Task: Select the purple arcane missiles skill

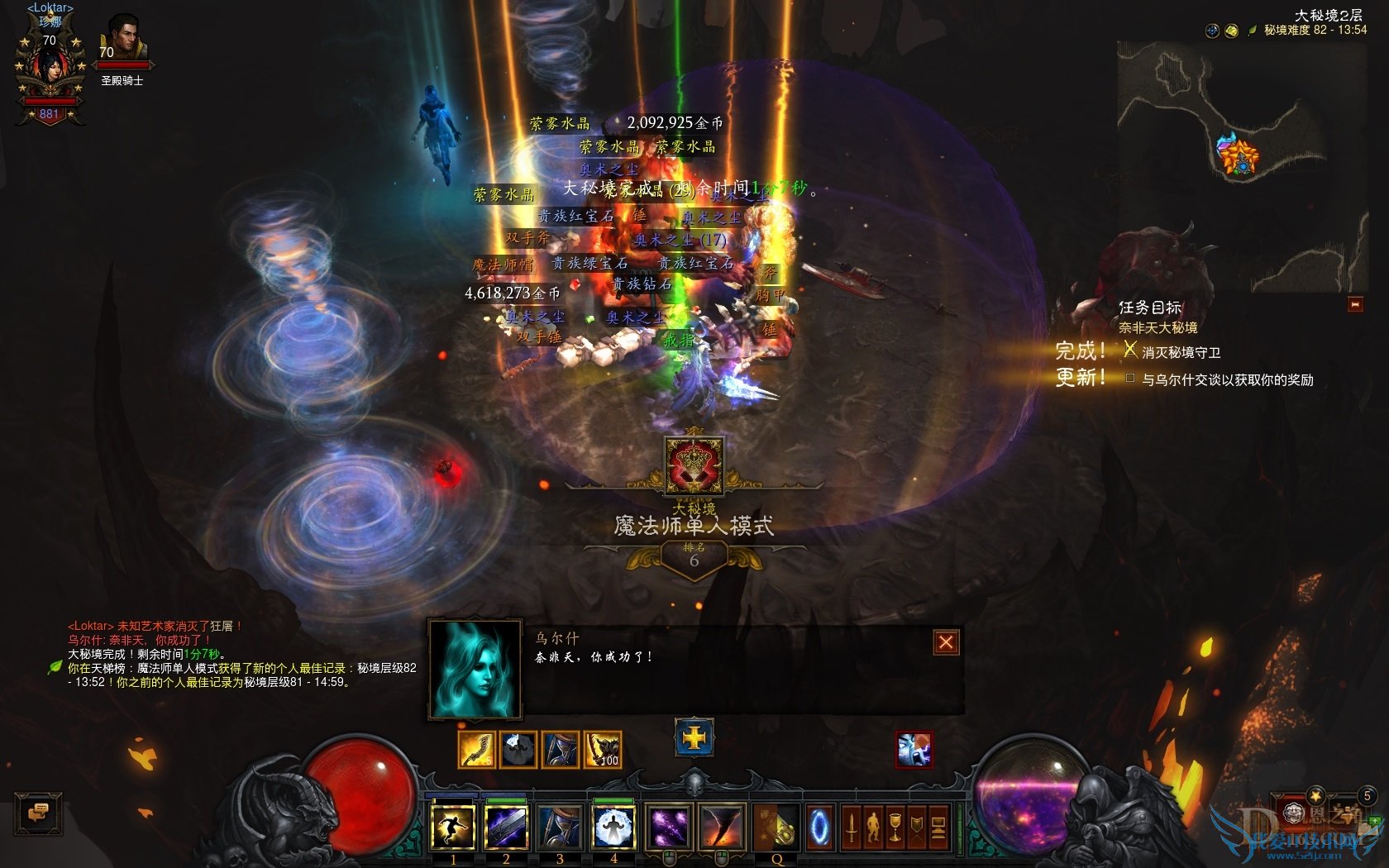Action: click(x=668, y=827)
